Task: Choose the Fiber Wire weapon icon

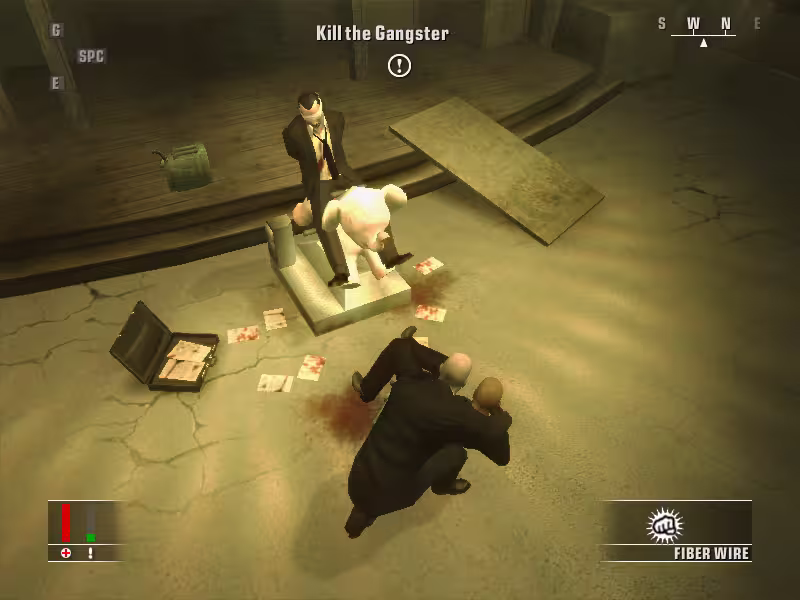Action: [663, 525]
